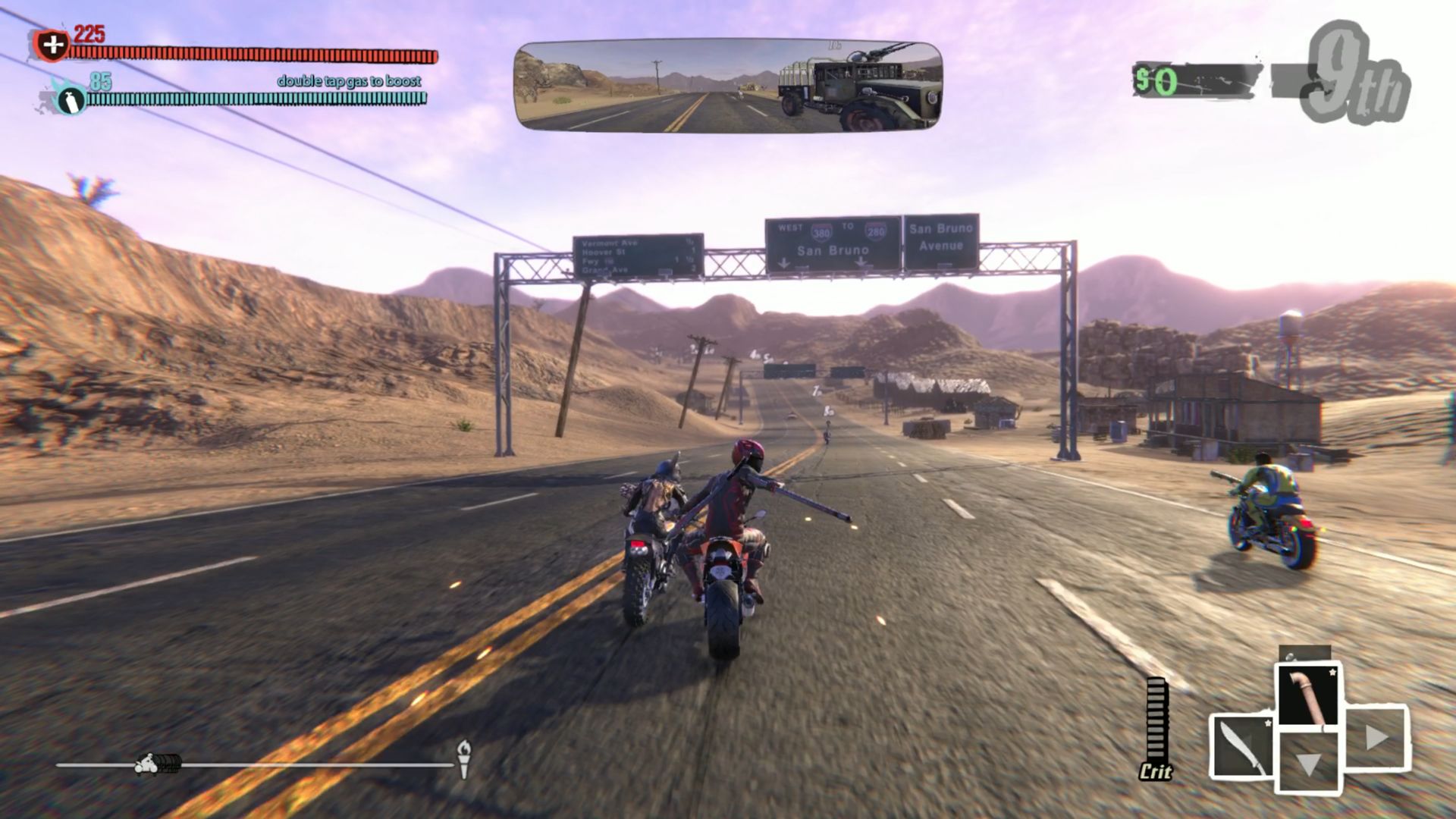Pick the down-arrow weapon slot

(1309, 763)
